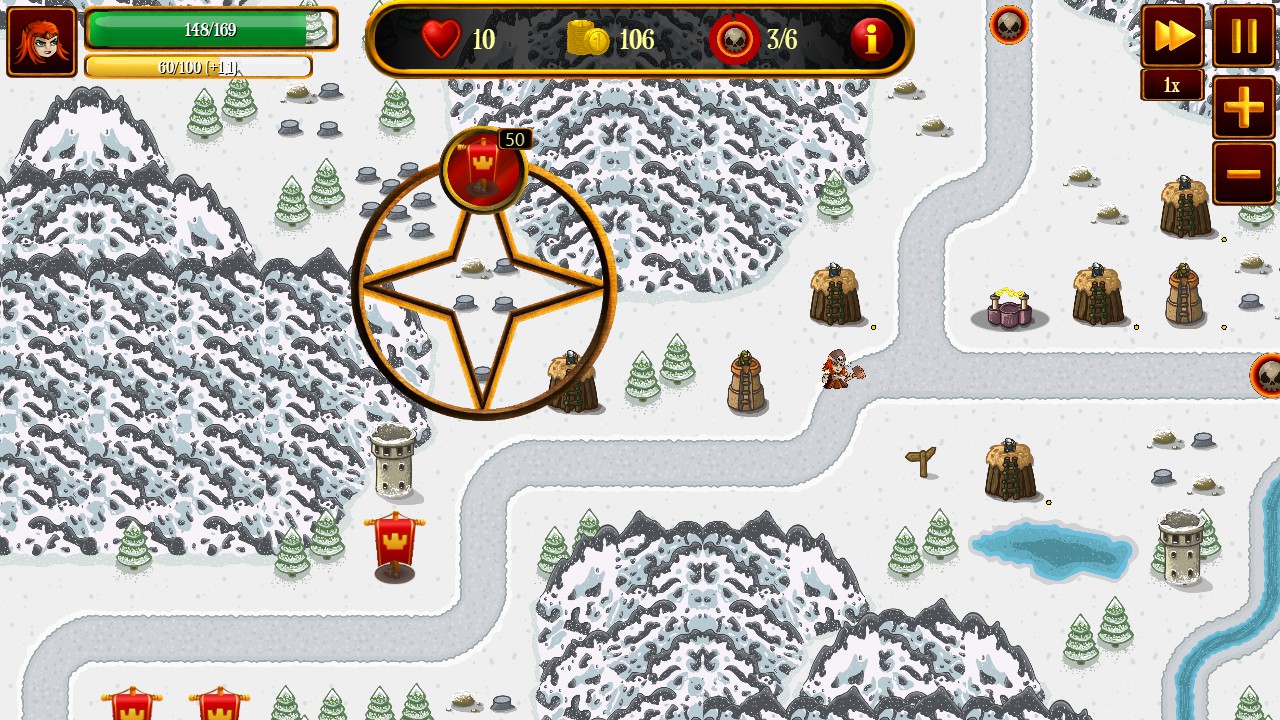Toggle the fast-forward speed button
This screenshot has height=720, width=1280.
(1172, 37)
